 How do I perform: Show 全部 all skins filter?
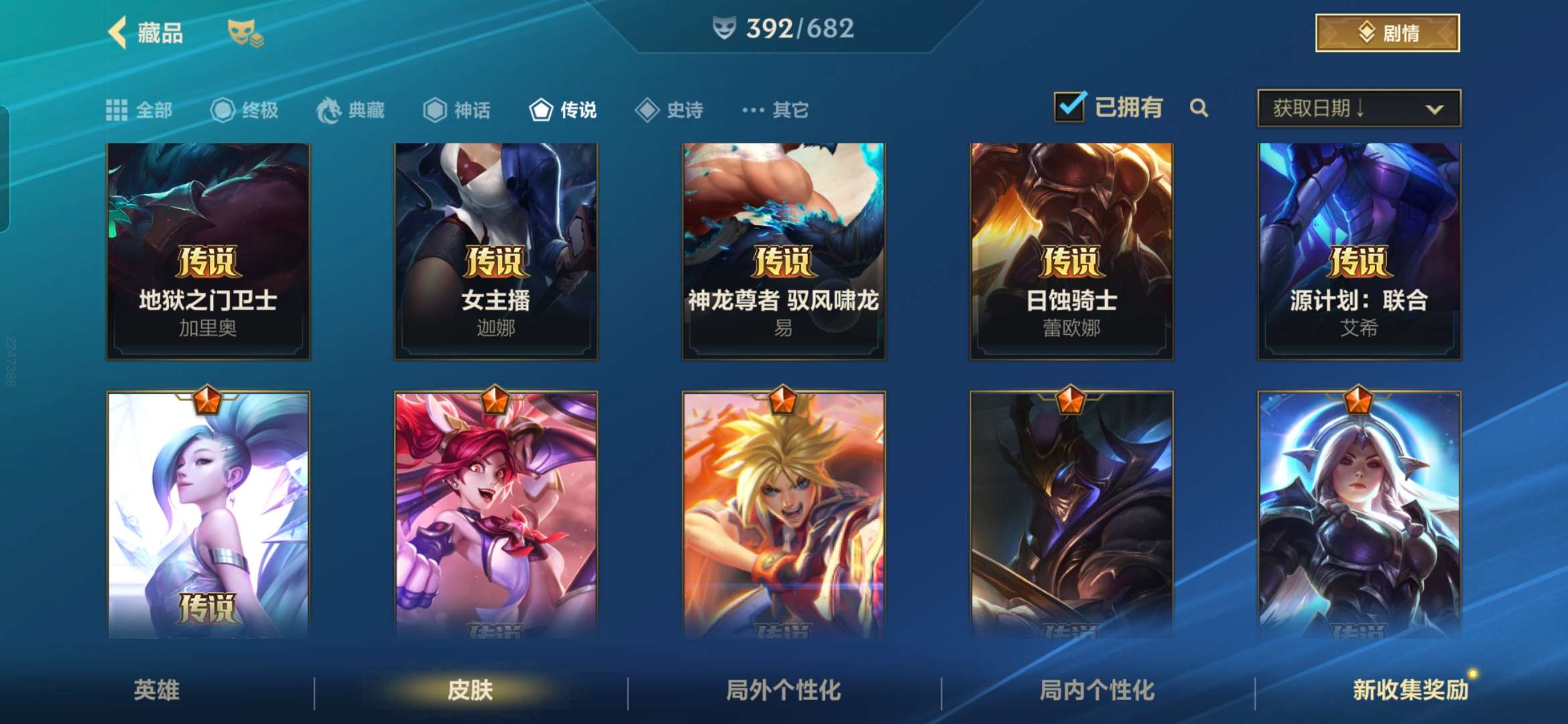pos(139,110)
